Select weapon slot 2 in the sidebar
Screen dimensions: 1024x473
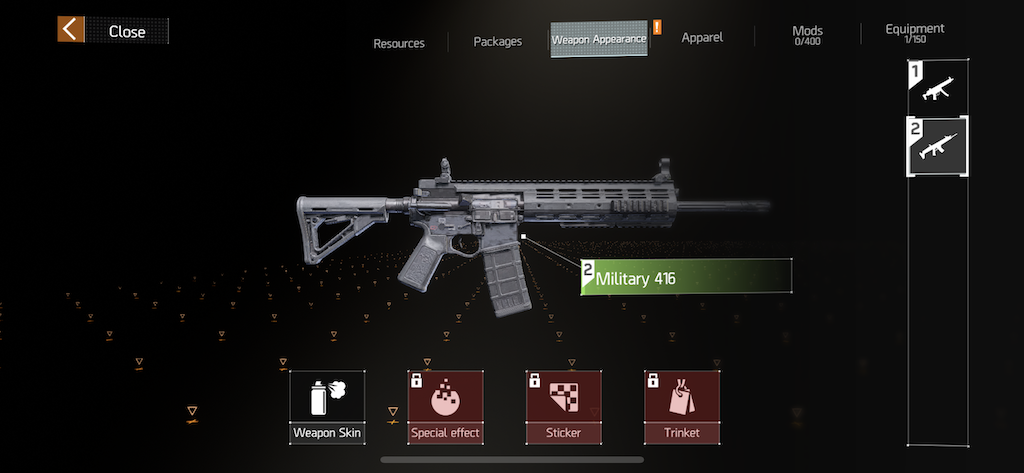pos(937,146)
